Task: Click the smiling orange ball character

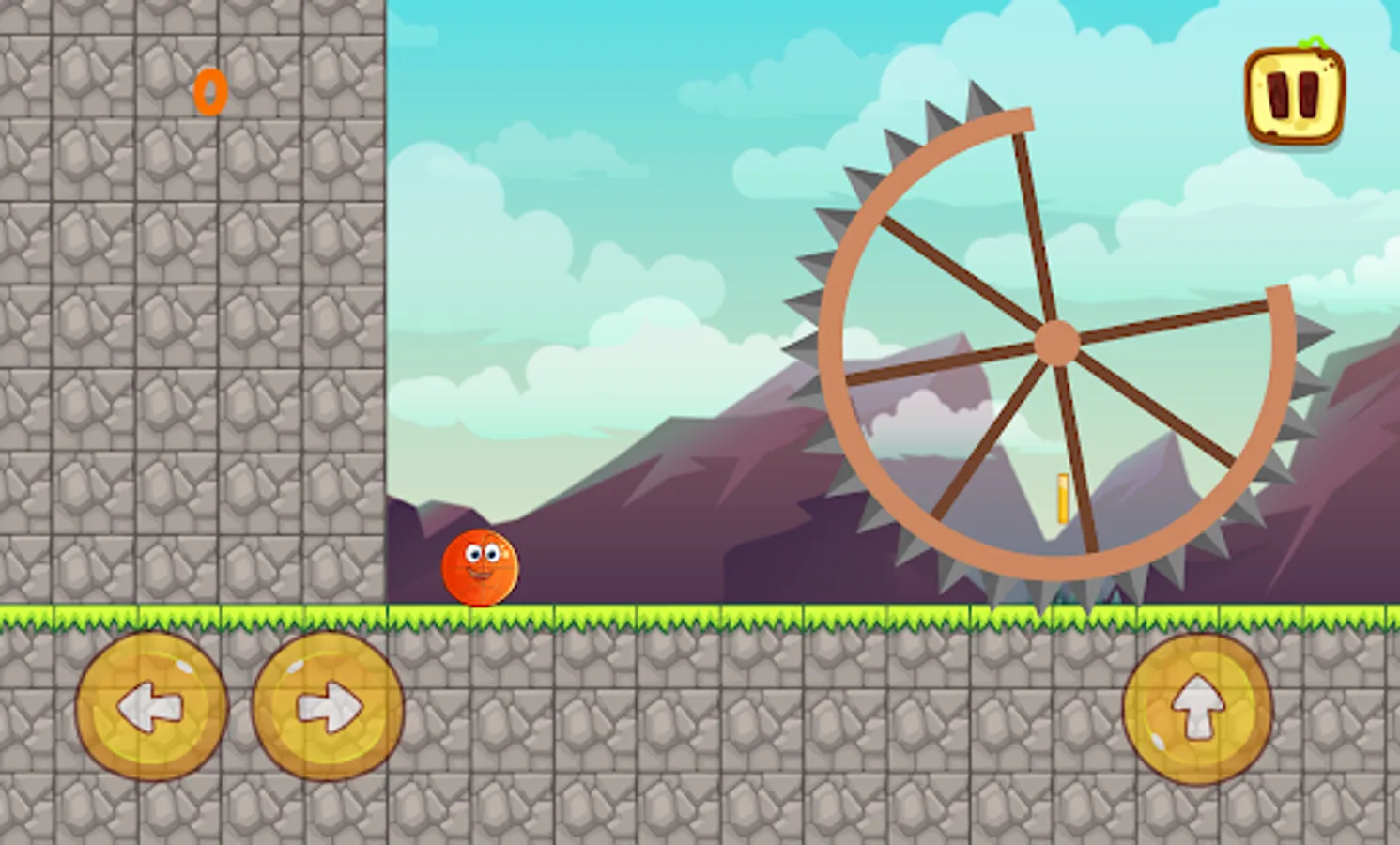Action: [x=479, y=568]
